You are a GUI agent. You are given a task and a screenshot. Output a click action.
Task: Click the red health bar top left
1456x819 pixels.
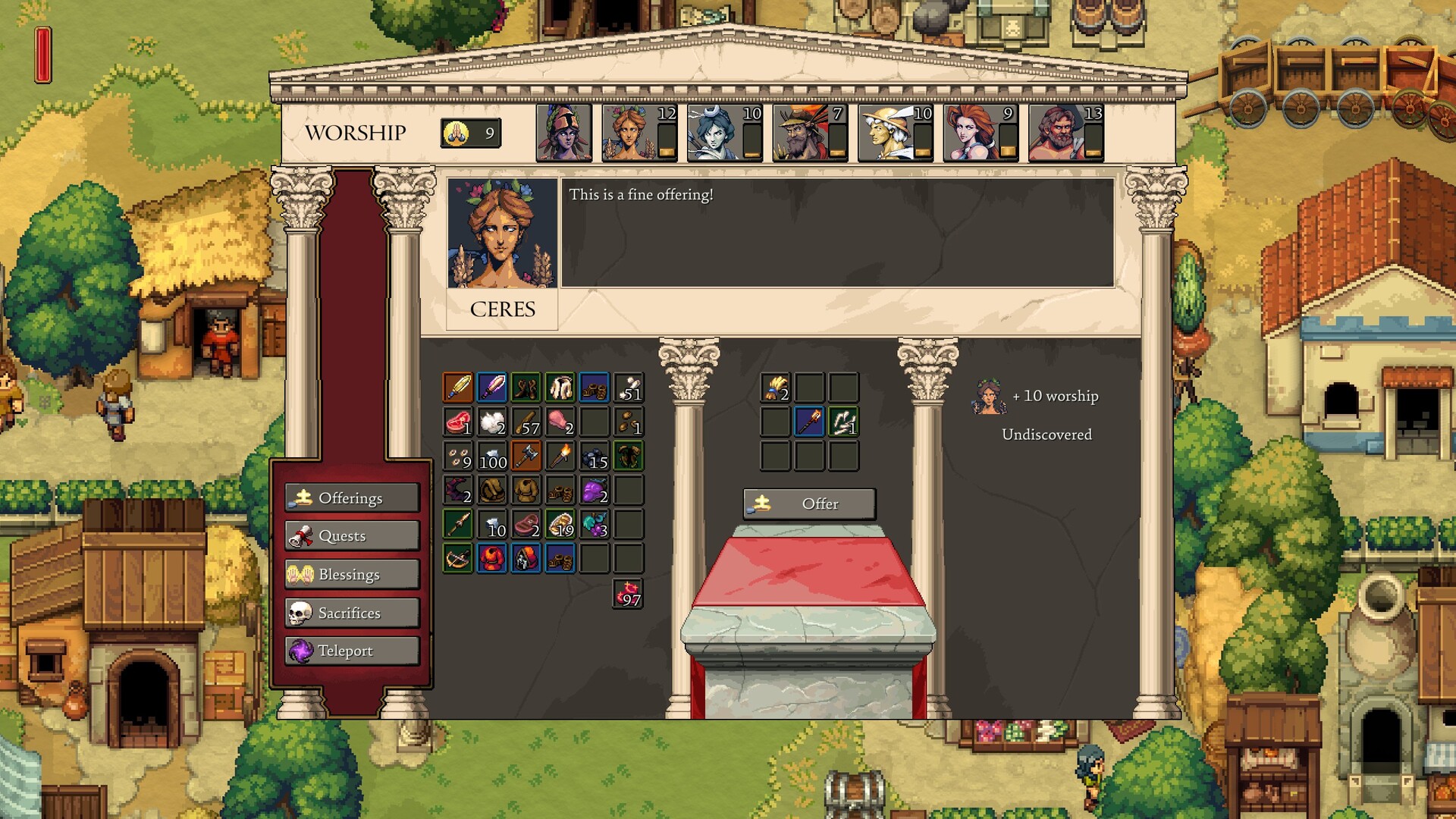(42, 55)
